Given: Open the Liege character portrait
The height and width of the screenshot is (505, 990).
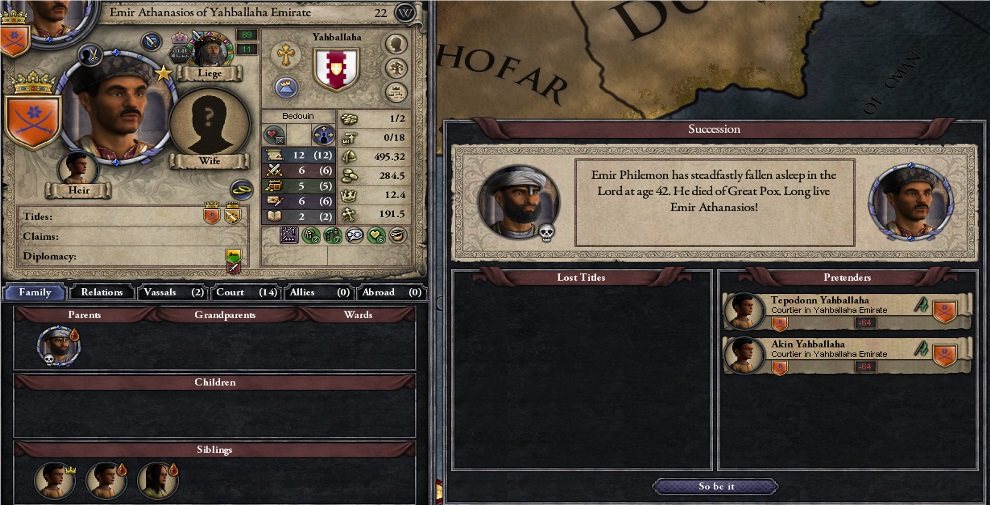Looking at the screenshot, I should point(212,50).
